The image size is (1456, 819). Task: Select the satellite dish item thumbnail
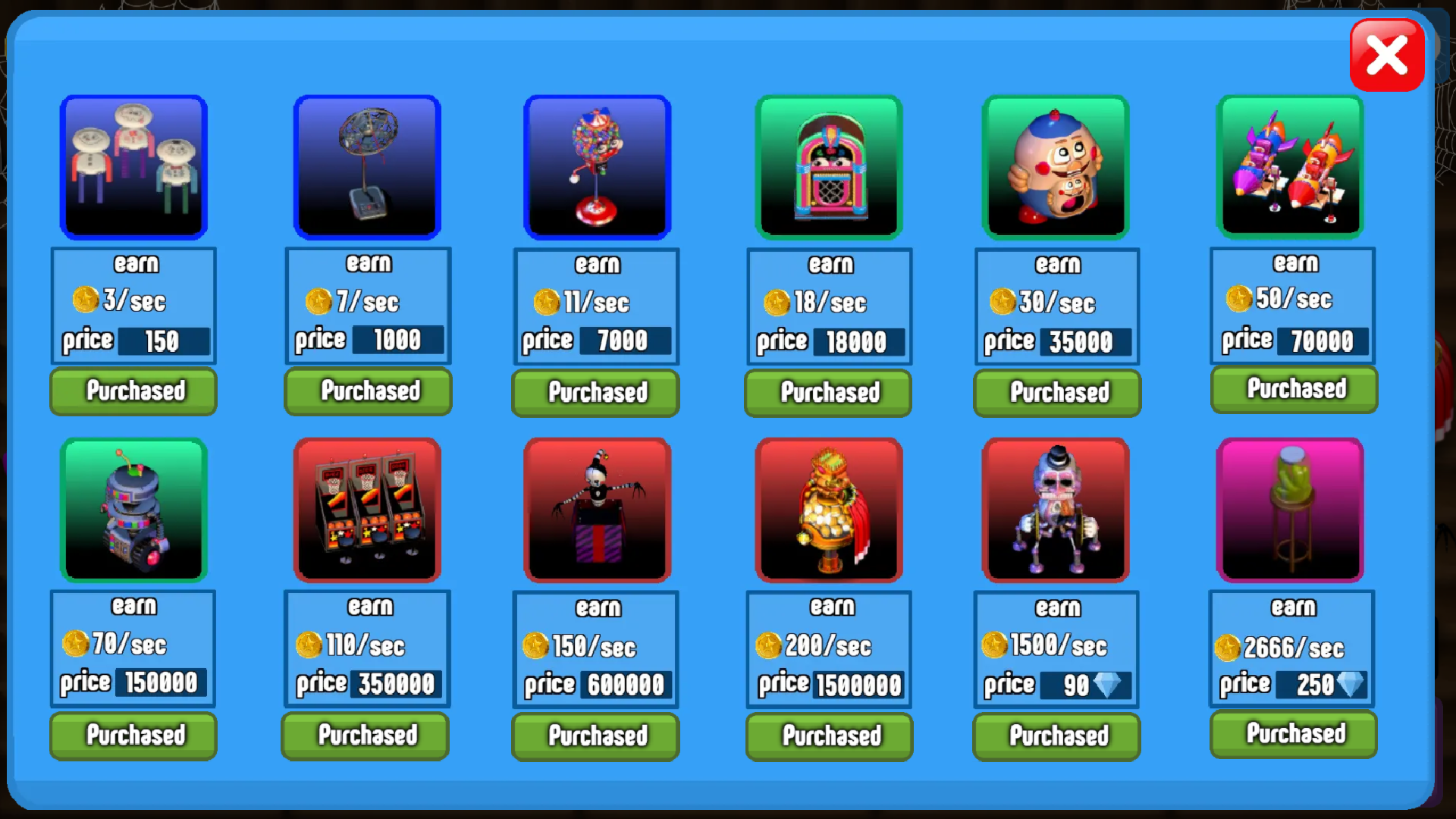pos(367,166)
